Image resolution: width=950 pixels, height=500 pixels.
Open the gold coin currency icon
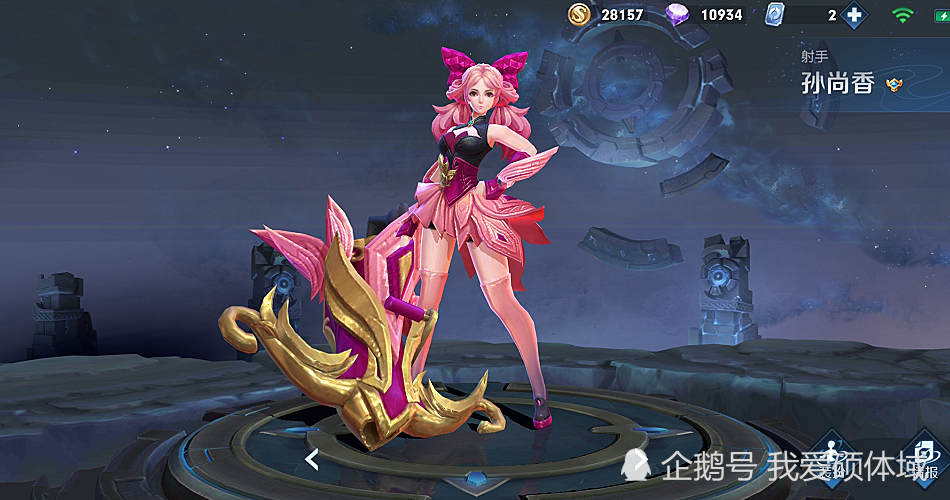coord(580,15)
